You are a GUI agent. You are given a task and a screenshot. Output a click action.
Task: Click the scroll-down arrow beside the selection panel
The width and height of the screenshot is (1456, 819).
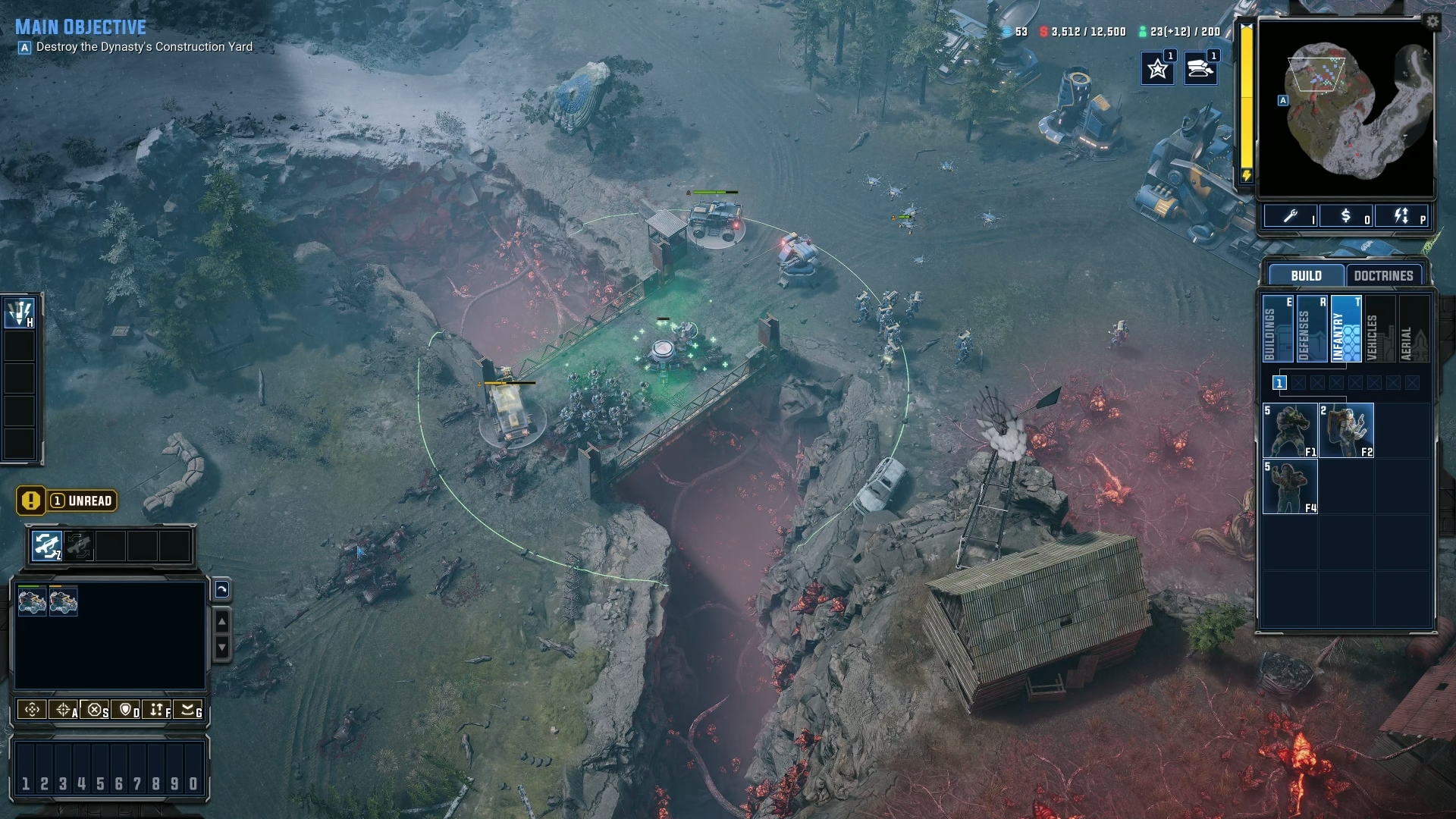pos(221,647)
